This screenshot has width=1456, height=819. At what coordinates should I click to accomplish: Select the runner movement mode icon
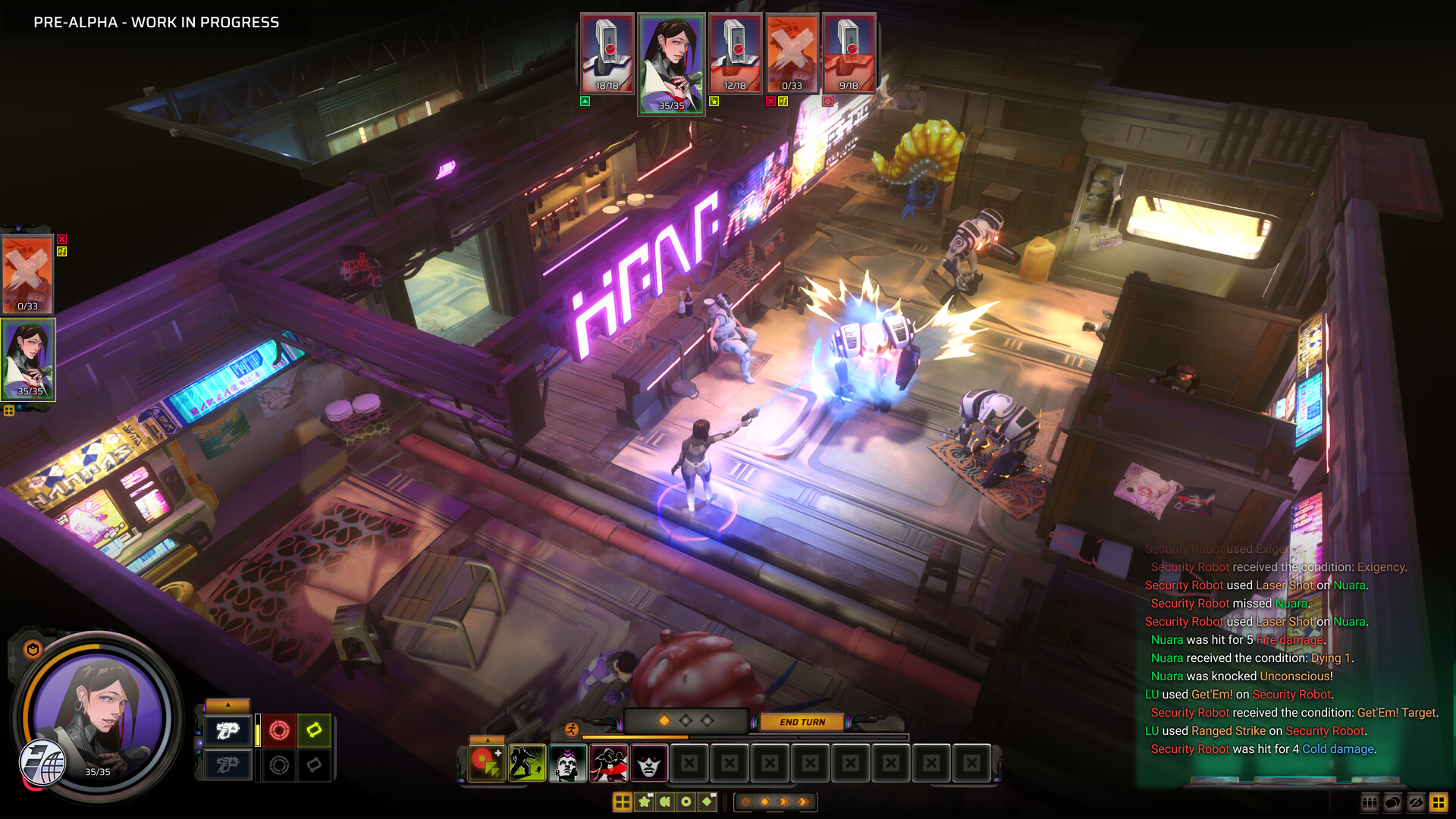(x=571, y=729)
